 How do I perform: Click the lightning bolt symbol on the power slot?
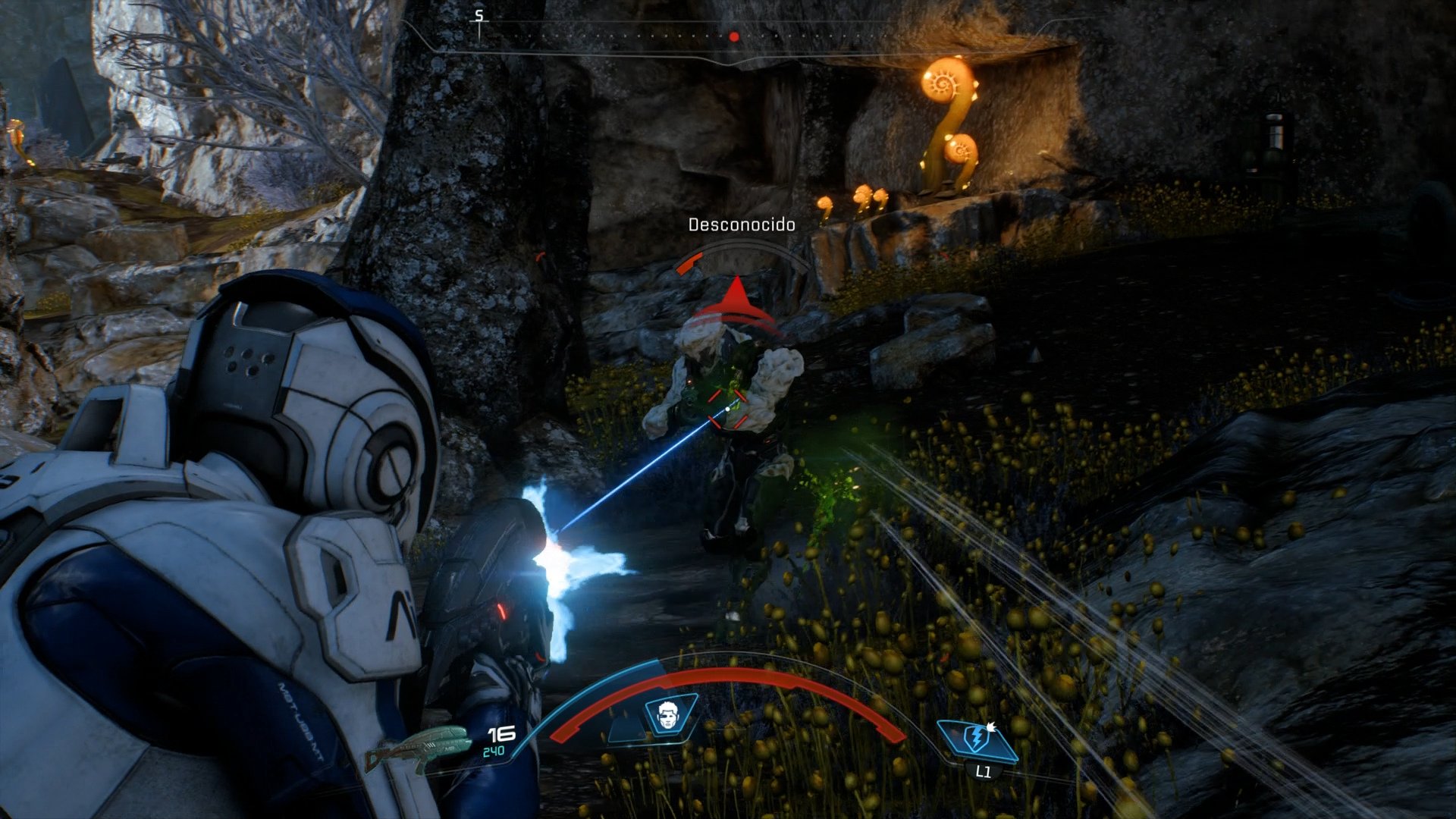click(x=976, y=736)
